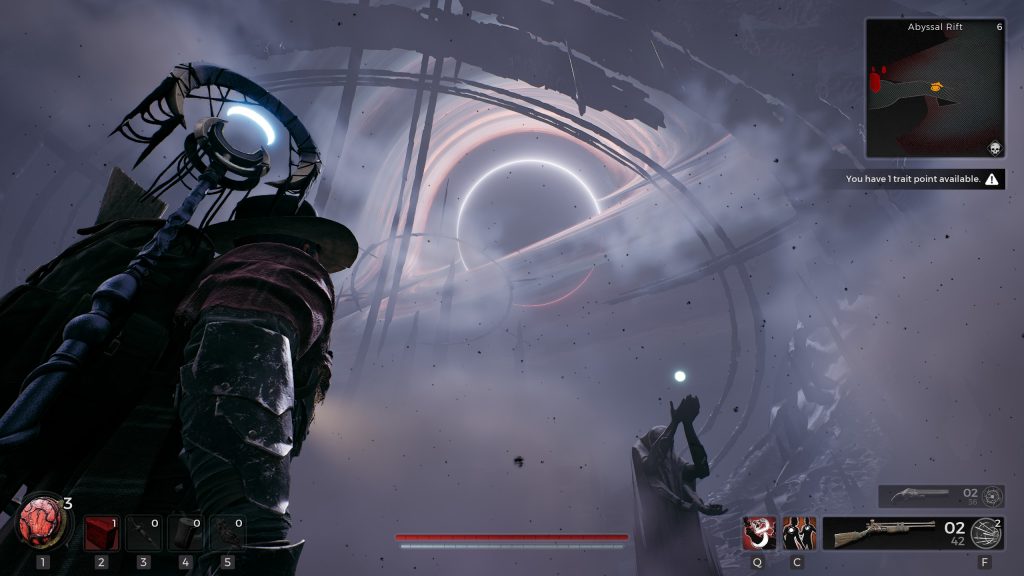
Task: Click the skull icon on the minimap
Action: [x=995, y=149]
